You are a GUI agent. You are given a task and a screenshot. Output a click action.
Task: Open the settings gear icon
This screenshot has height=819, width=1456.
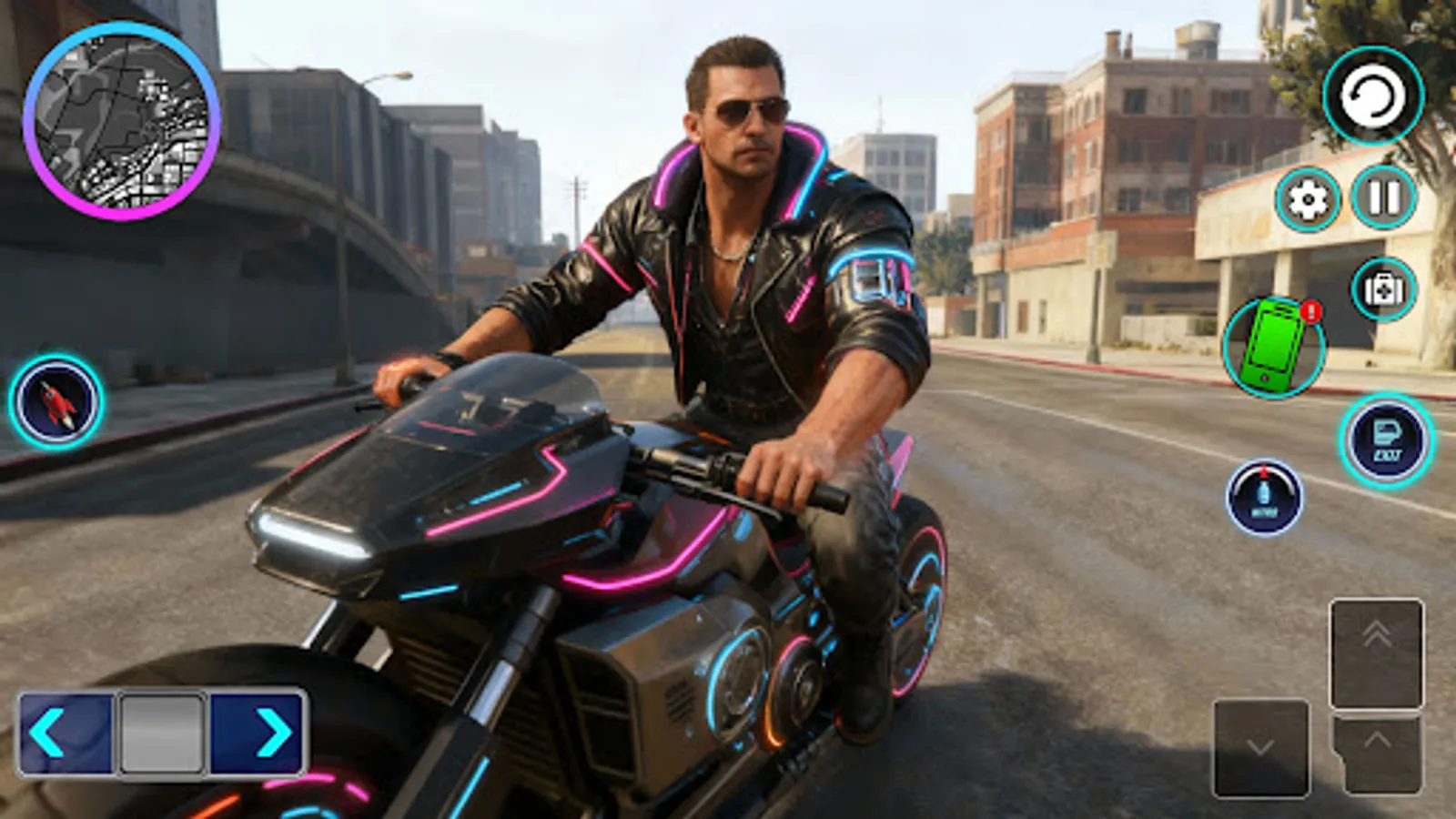point(1308,197)
